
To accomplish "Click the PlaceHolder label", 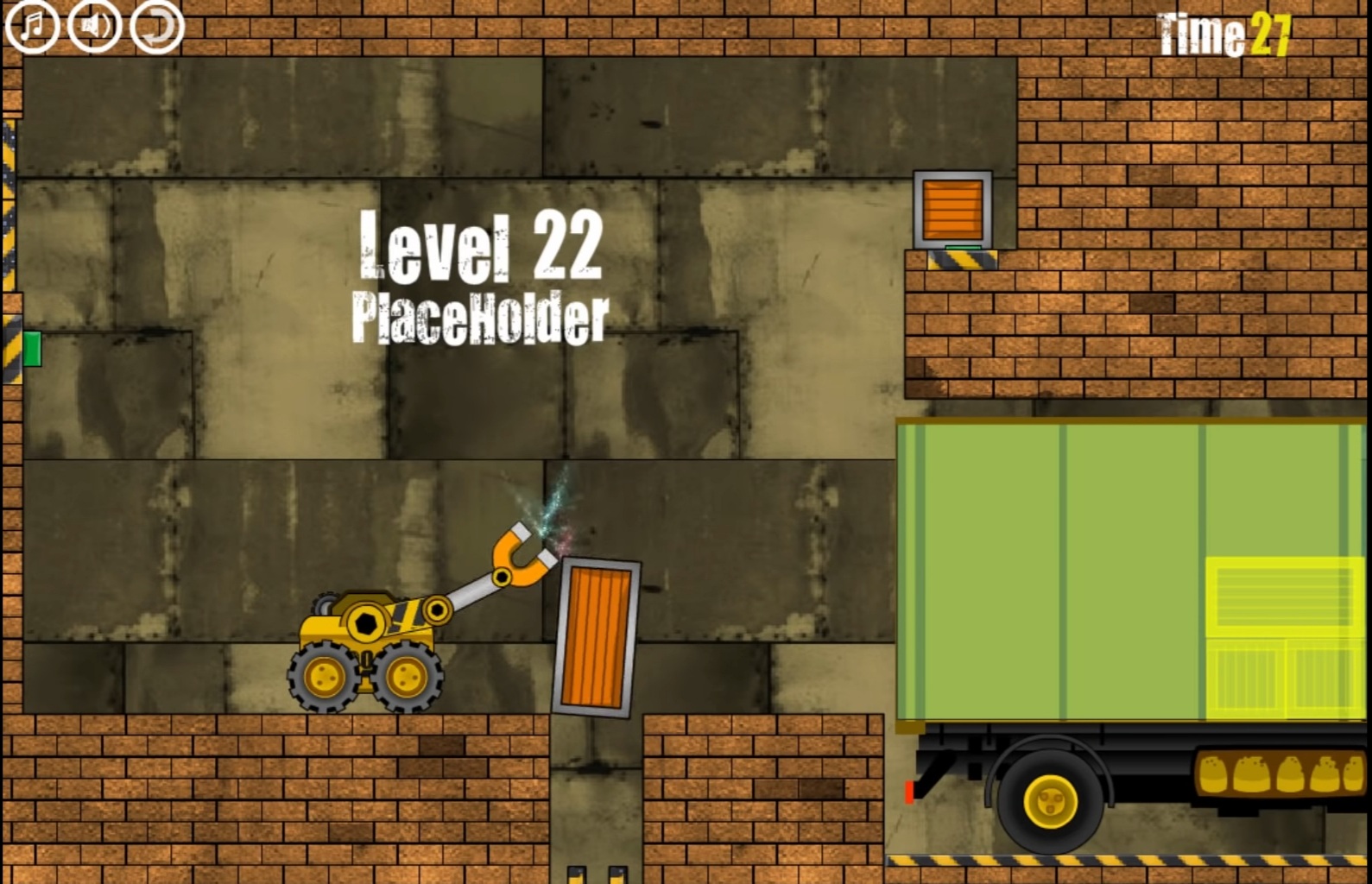I will pos(480,315).
